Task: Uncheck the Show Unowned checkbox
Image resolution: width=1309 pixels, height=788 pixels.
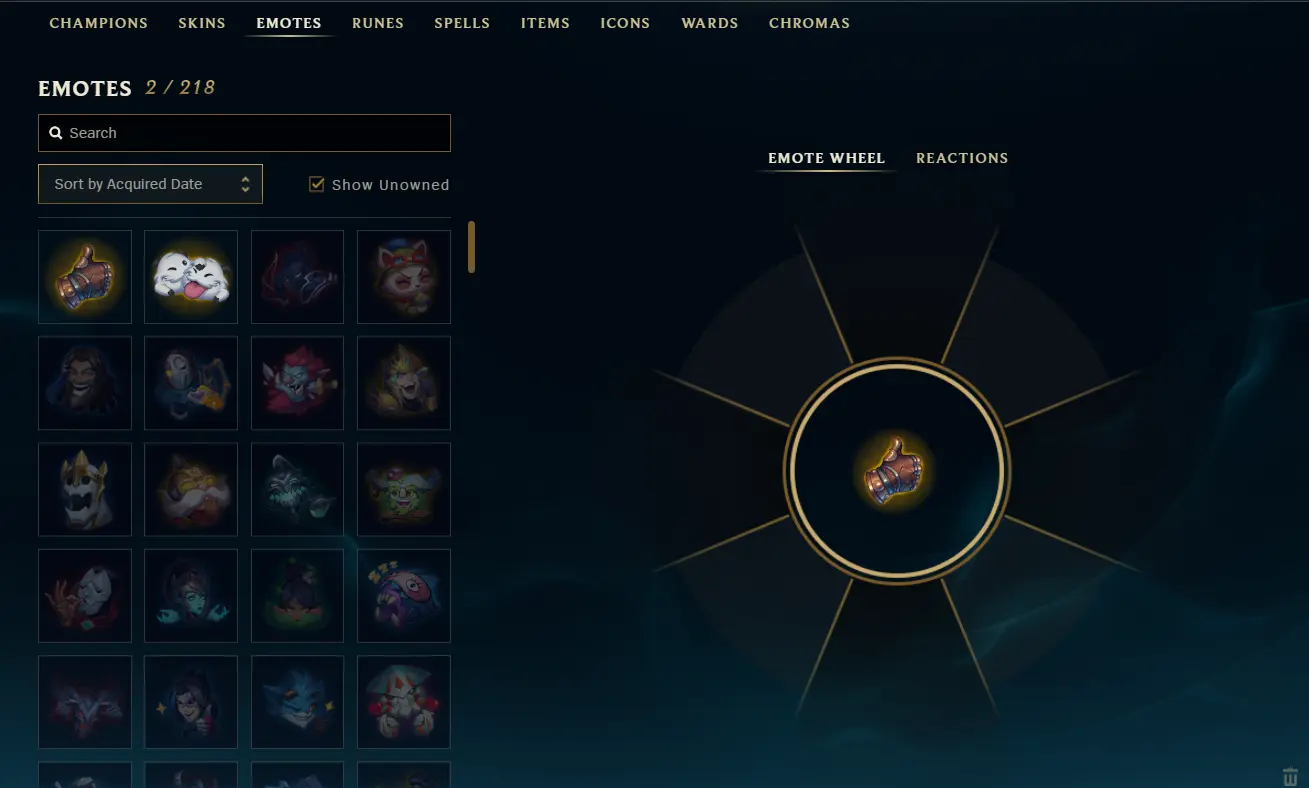Action: pyautogui.click(x=317, y=184)
